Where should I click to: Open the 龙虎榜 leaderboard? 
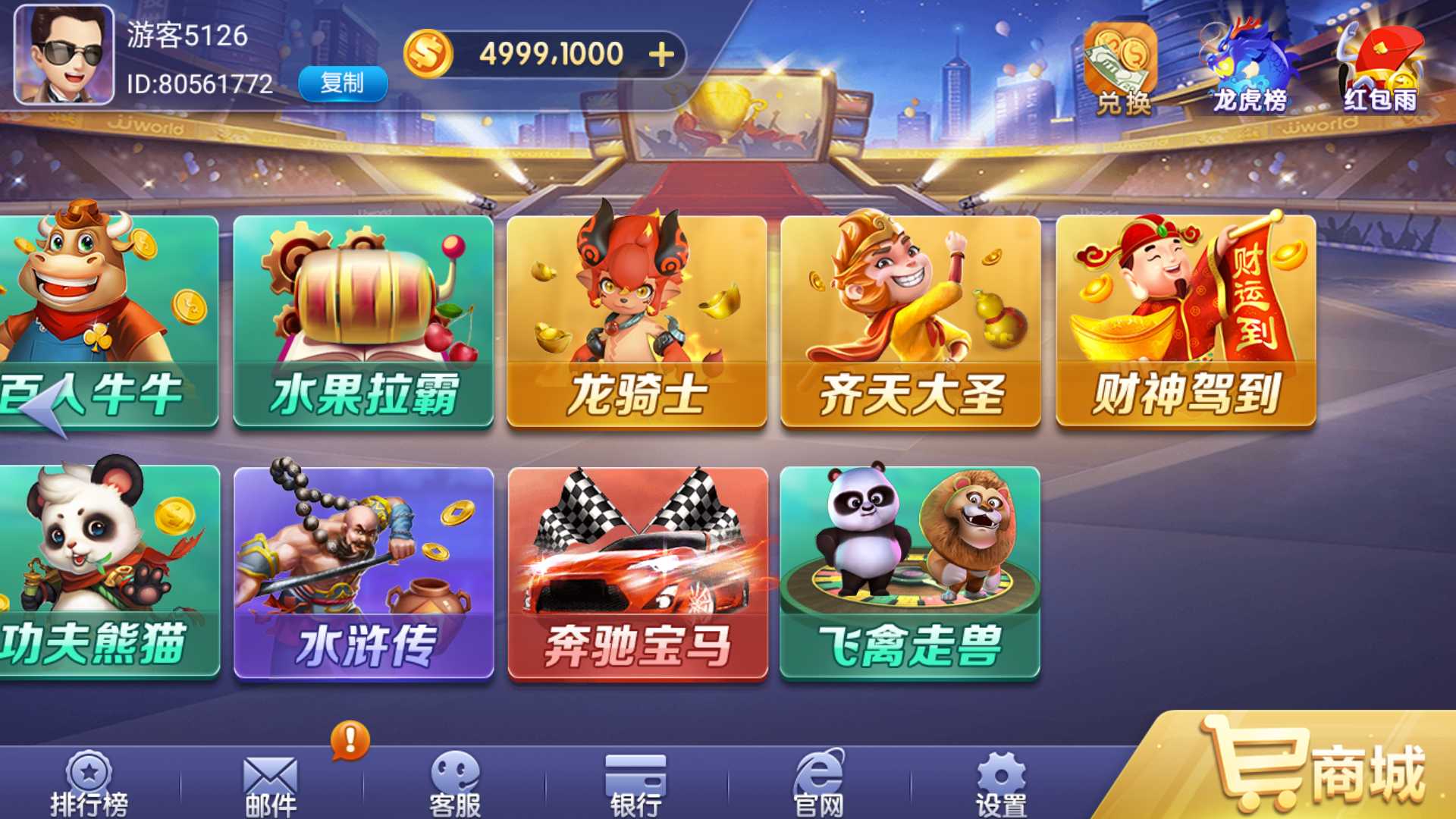click(x=1247, y=64)
